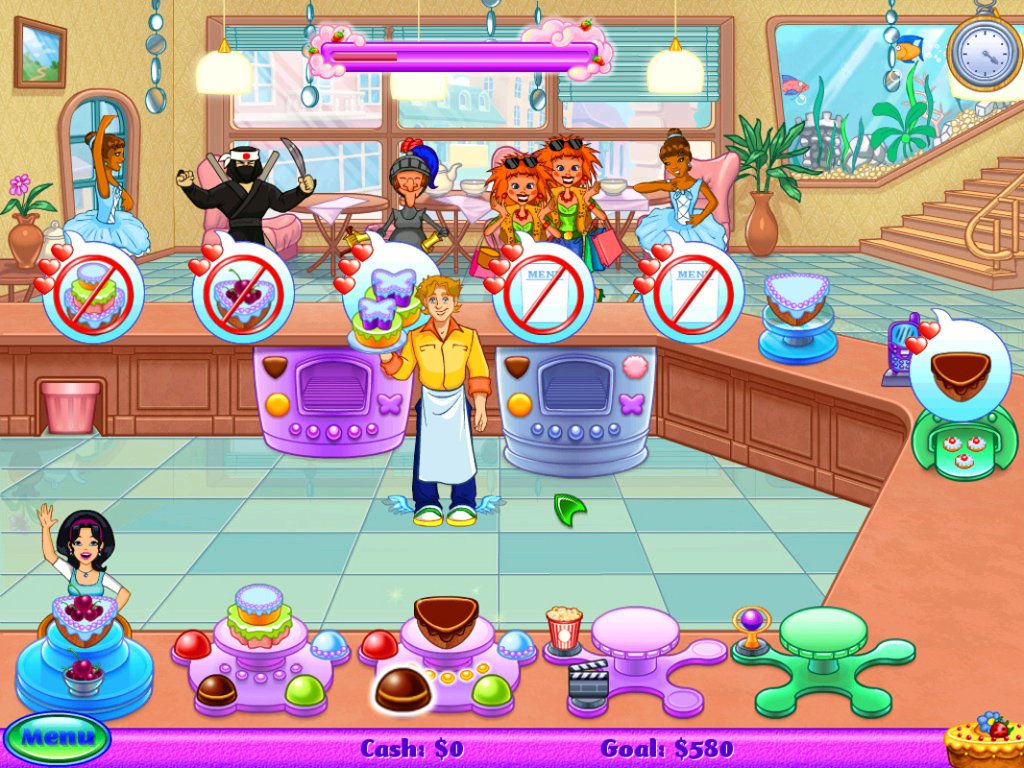The height and width of the screenshot is (768, 1024).
Task: Open the green Menu button
Action: [x=56, y=740]
